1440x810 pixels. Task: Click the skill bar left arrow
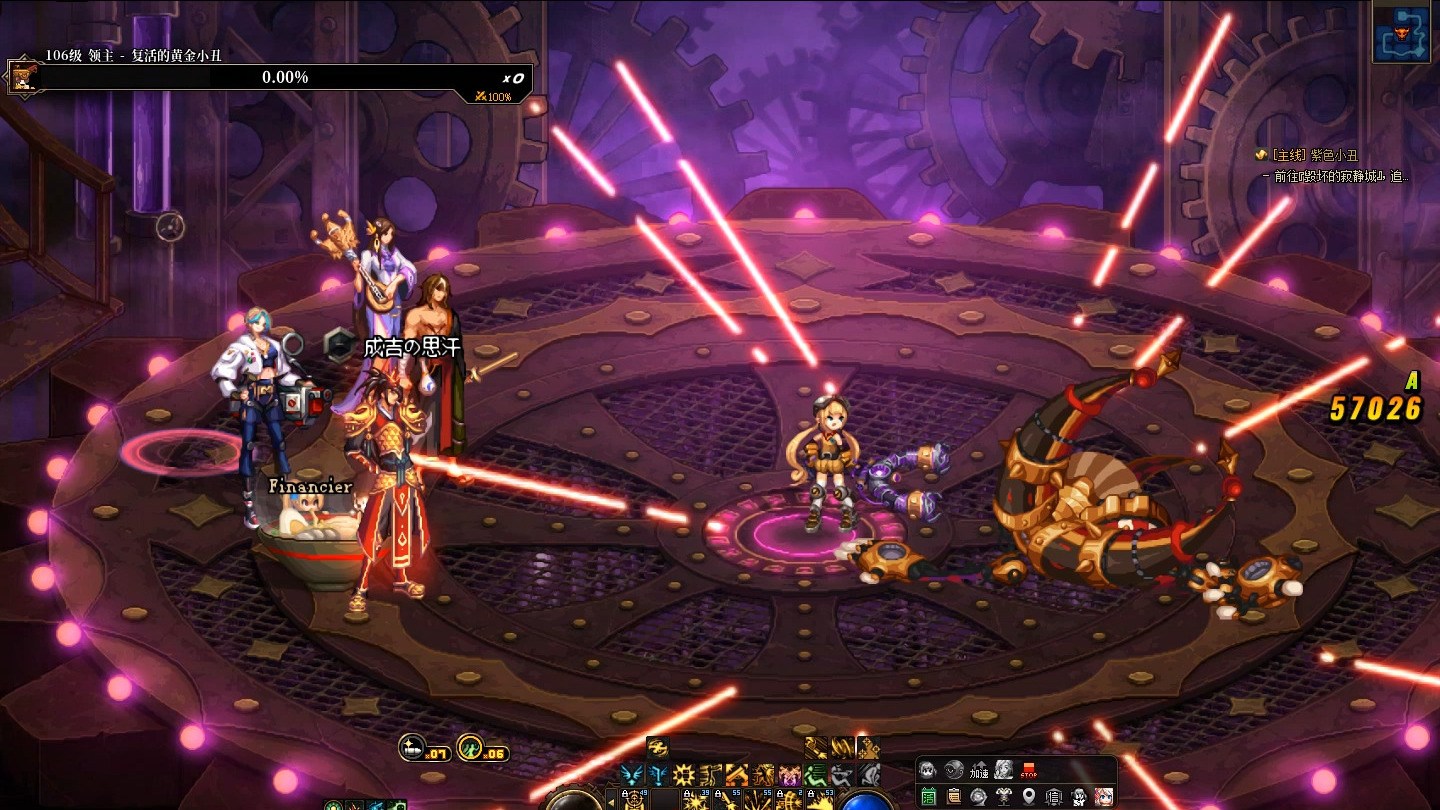pos(611,801)
